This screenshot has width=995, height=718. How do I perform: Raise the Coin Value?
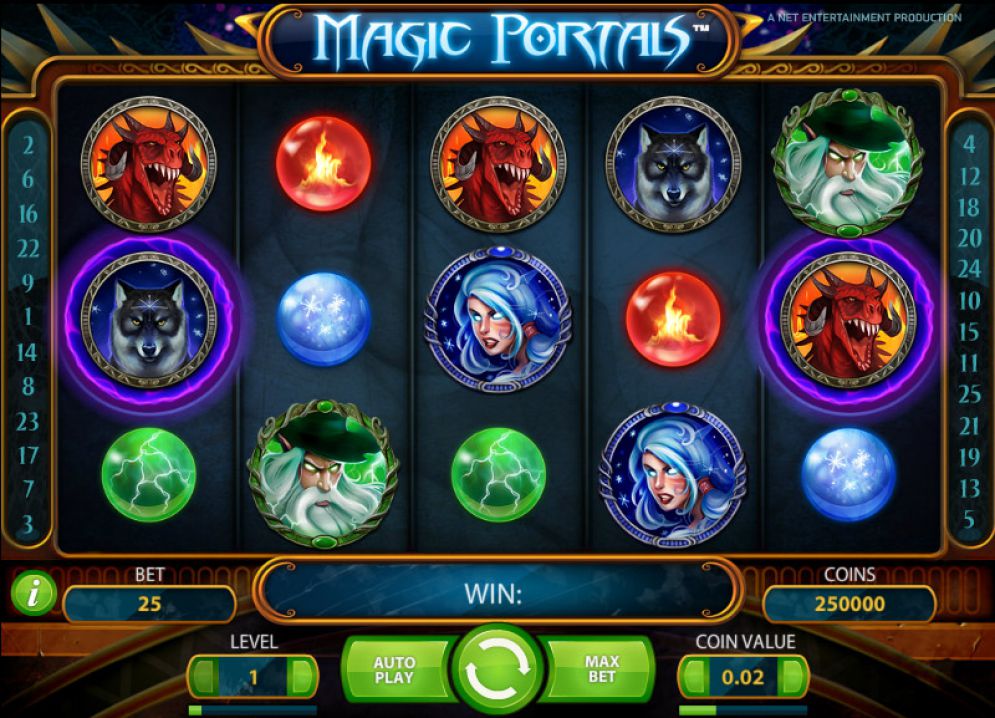click(x=792, y=677)
